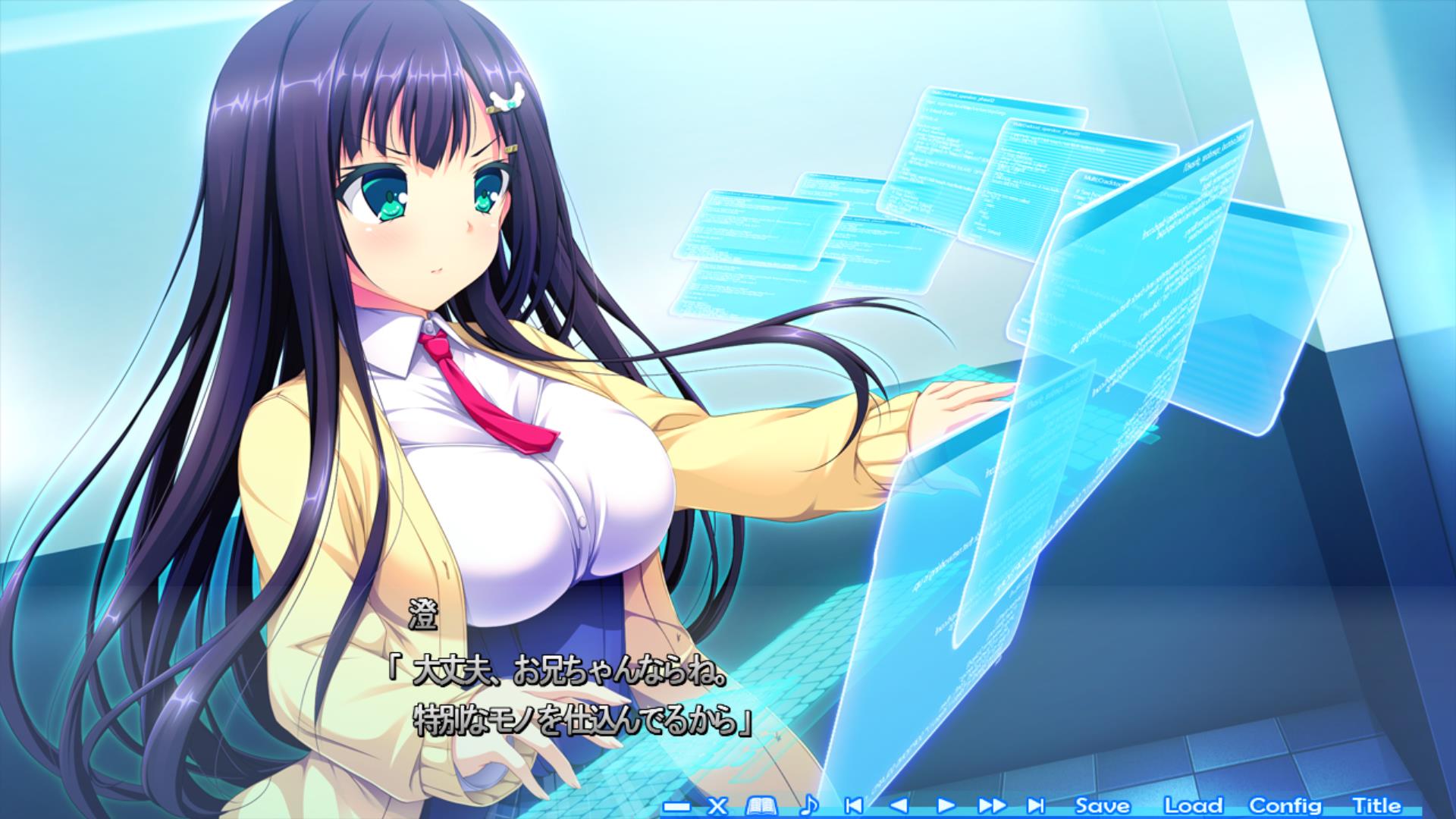Jump to previous scene with skip-back icon
The height and width of the screenshot is (819, 1456).
853,805
